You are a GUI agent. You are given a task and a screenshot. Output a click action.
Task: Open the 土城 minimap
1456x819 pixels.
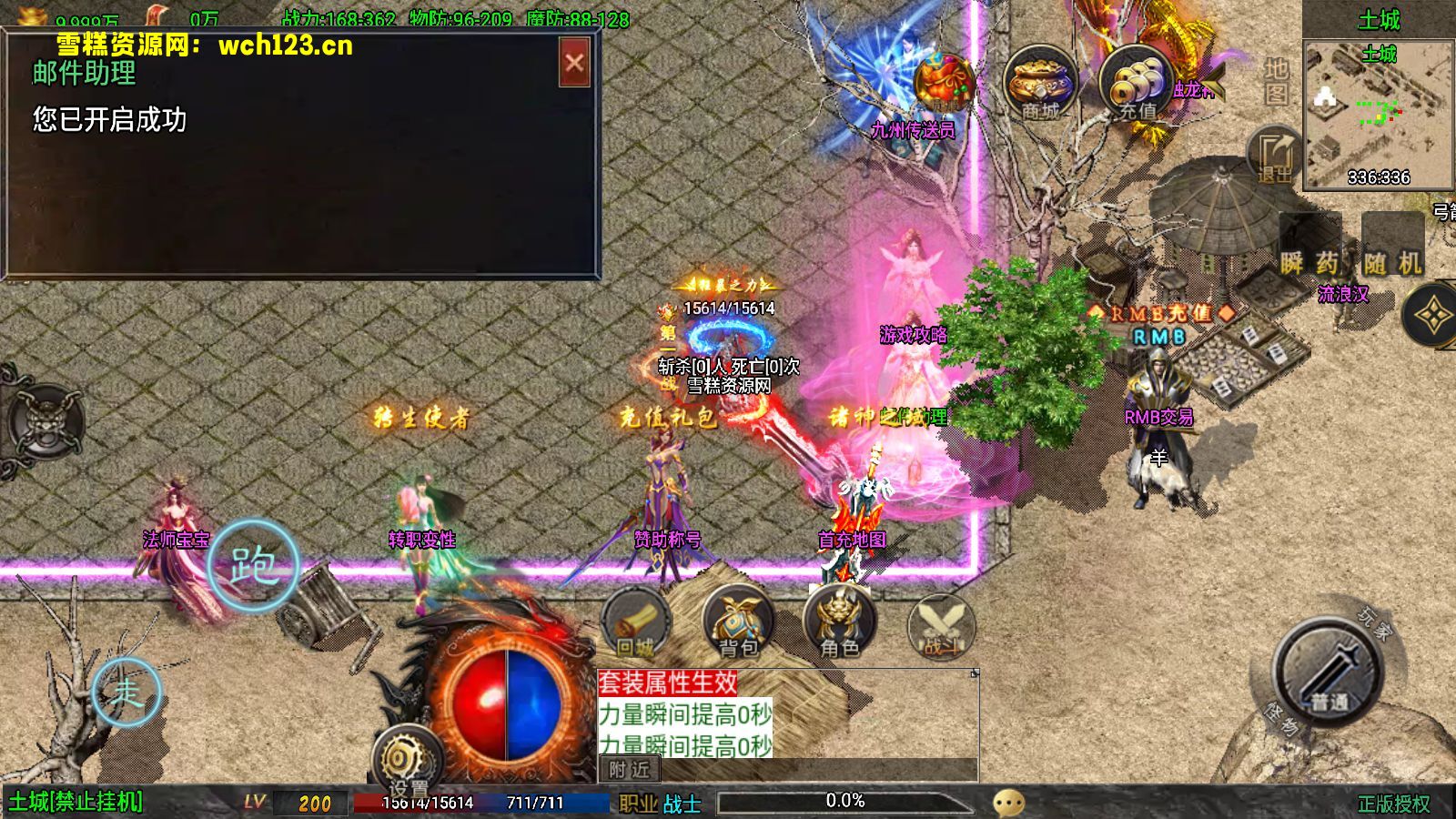click(x=1378, y=114)
